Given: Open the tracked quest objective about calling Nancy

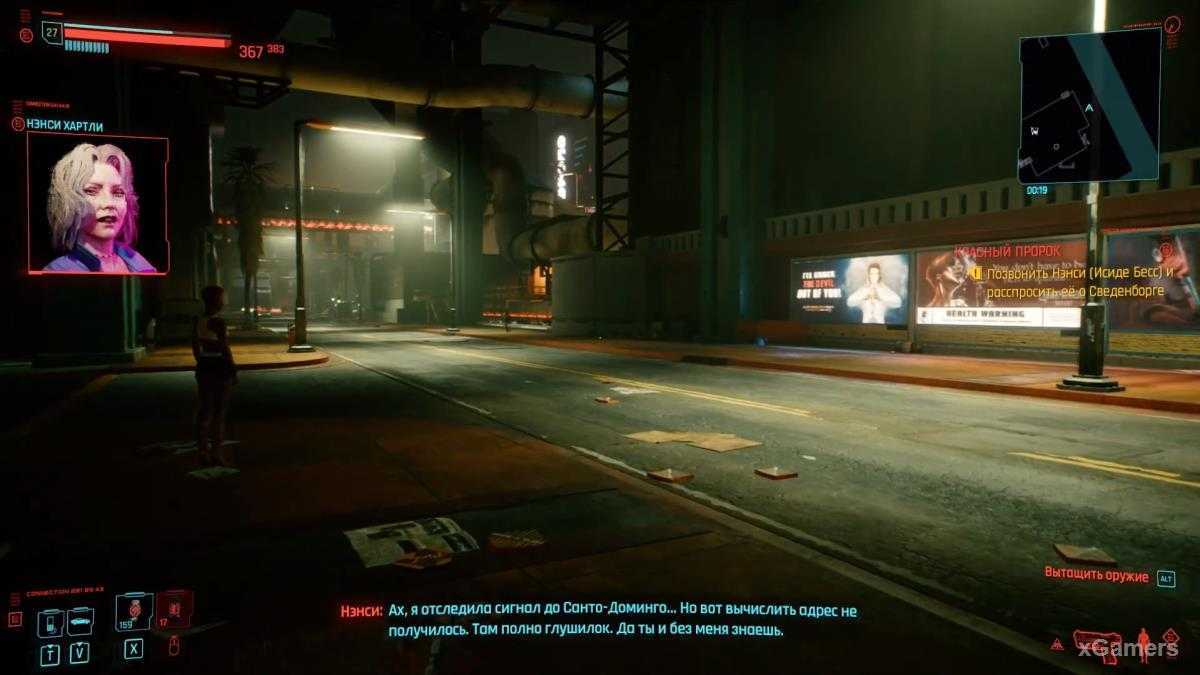Looking at the screenshot, I should 1076,282.
